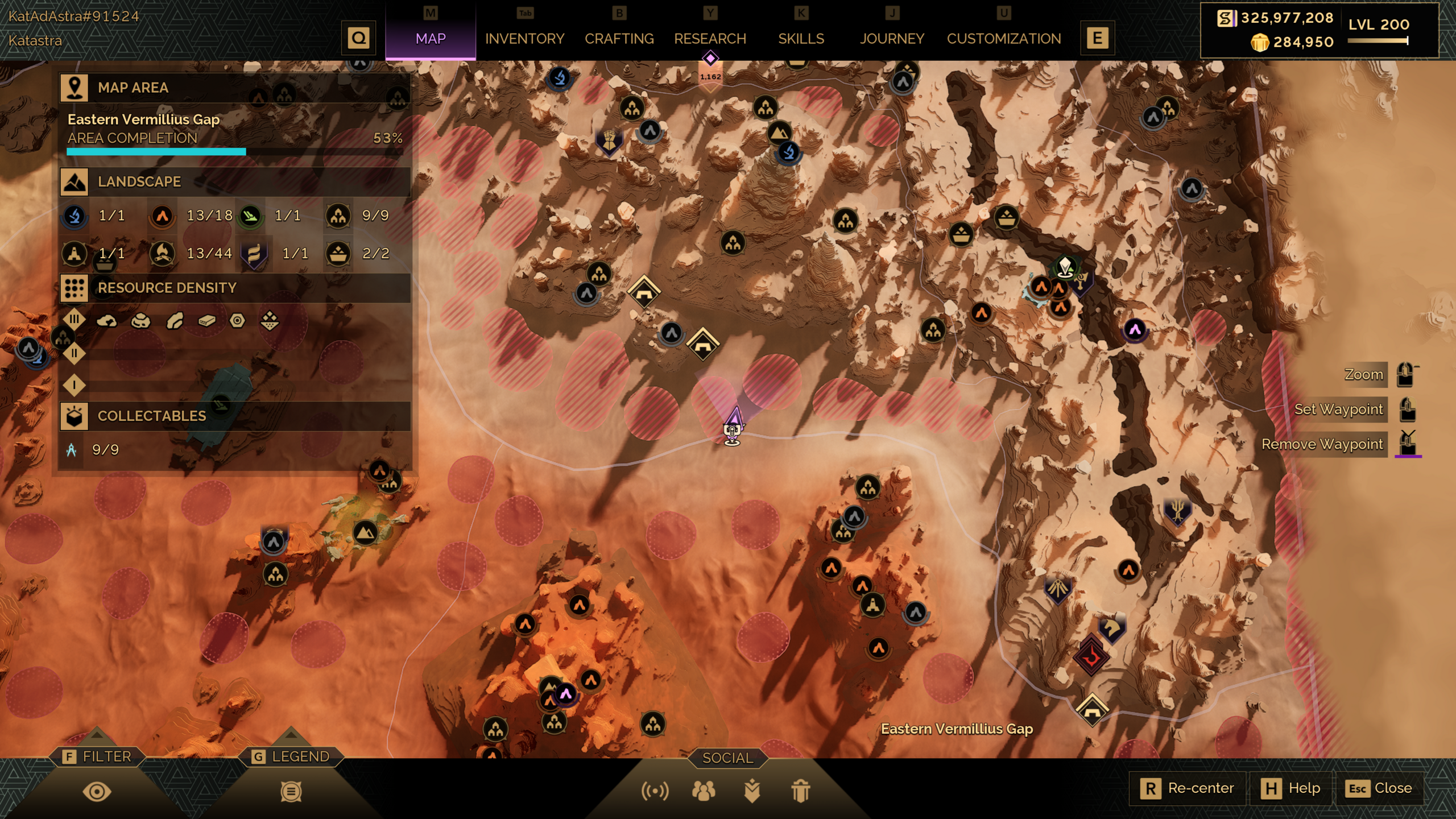Open the Social group members icon
Image resolution: width=1456 pixels, height=819 pixels.
(704, 791)
